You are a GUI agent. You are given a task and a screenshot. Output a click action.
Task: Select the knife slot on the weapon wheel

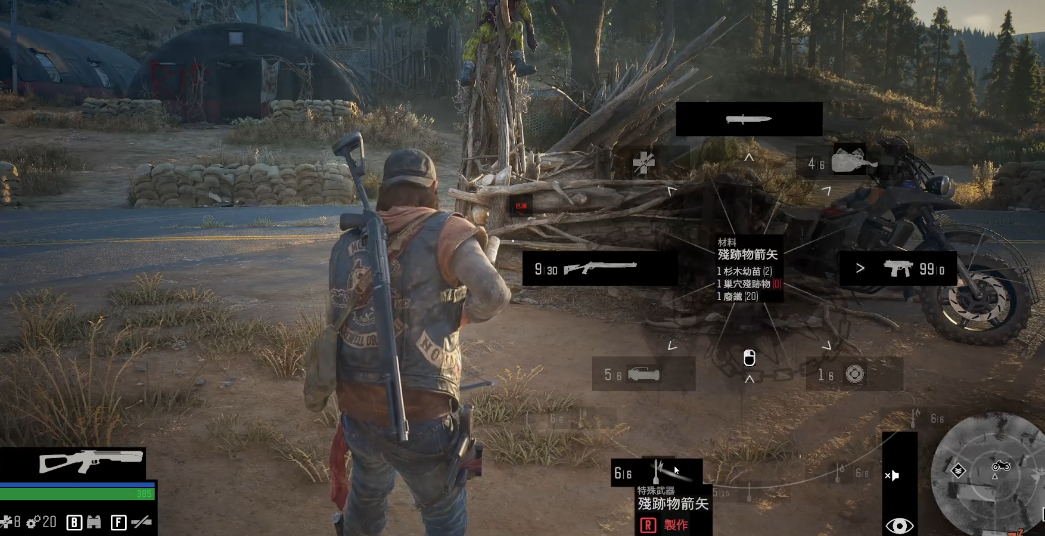coord(748,119)
